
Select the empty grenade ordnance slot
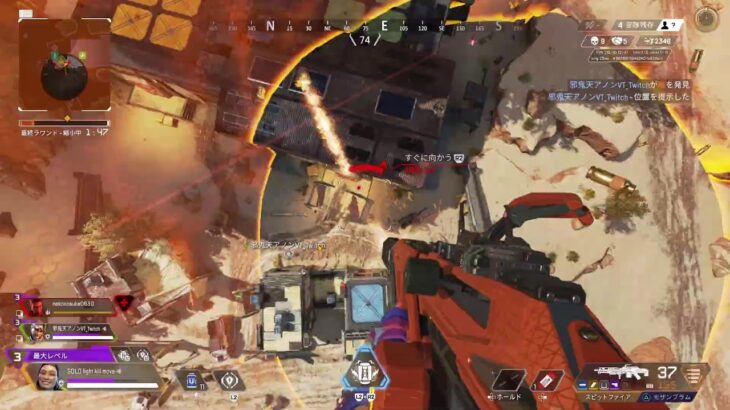pos(508,381)
